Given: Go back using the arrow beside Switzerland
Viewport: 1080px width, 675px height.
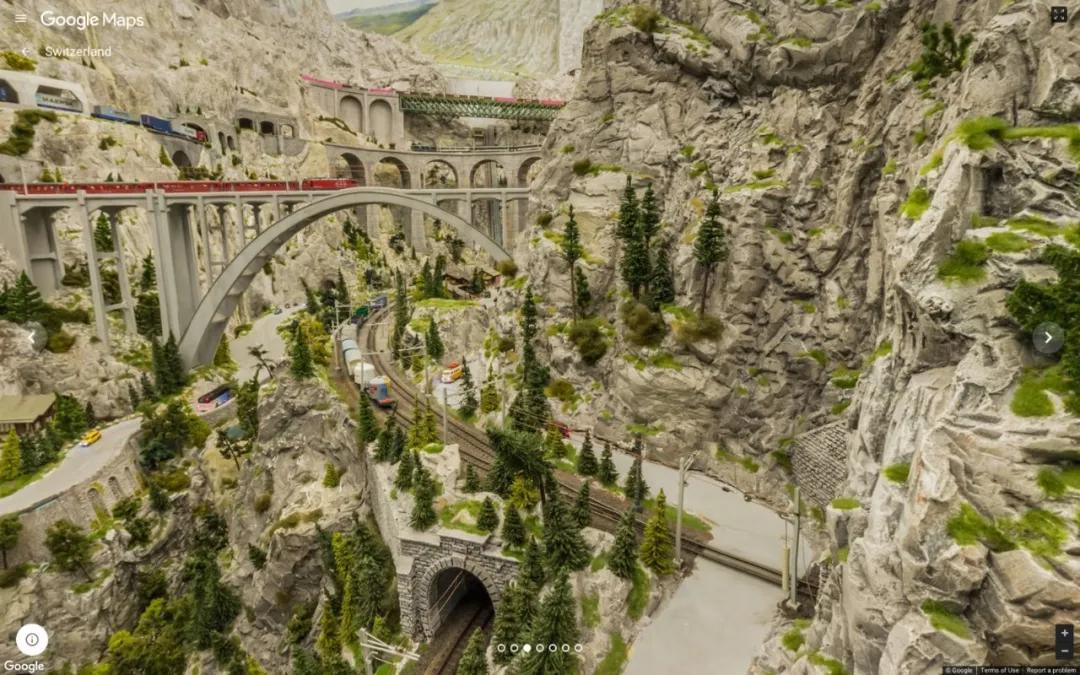Looking at the screenshot, I should (26, 51).
